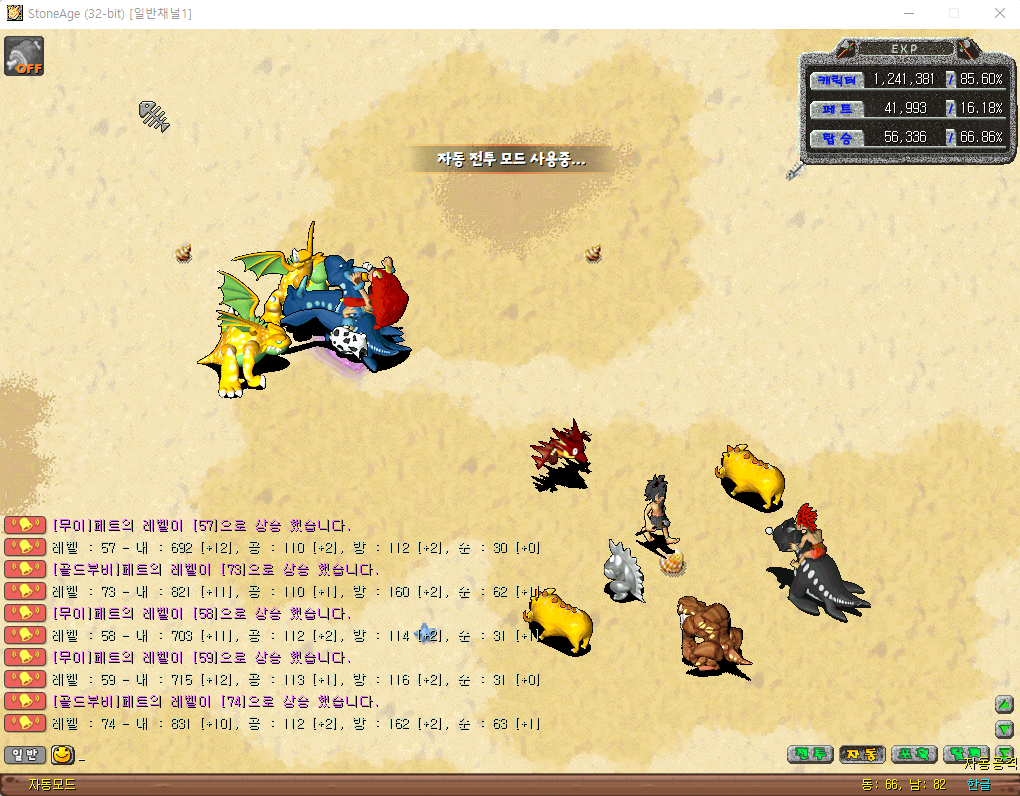Screen dimensions: 1020x796
Task: Choose the 포획 (capture) button
Action: pyautogui.click(x=914, y=754)
